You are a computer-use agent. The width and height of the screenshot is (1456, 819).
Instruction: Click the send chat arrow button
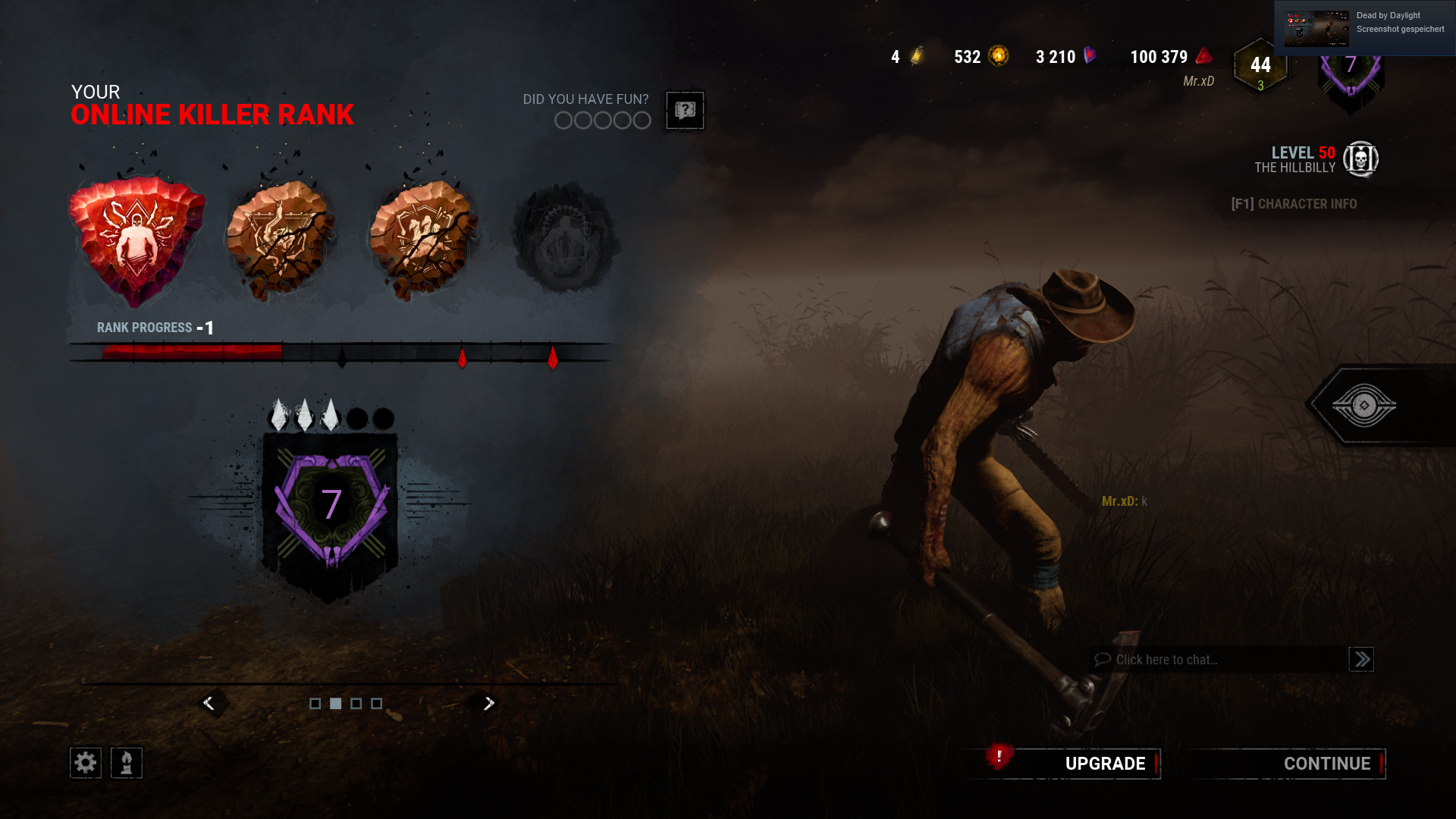1361,660
